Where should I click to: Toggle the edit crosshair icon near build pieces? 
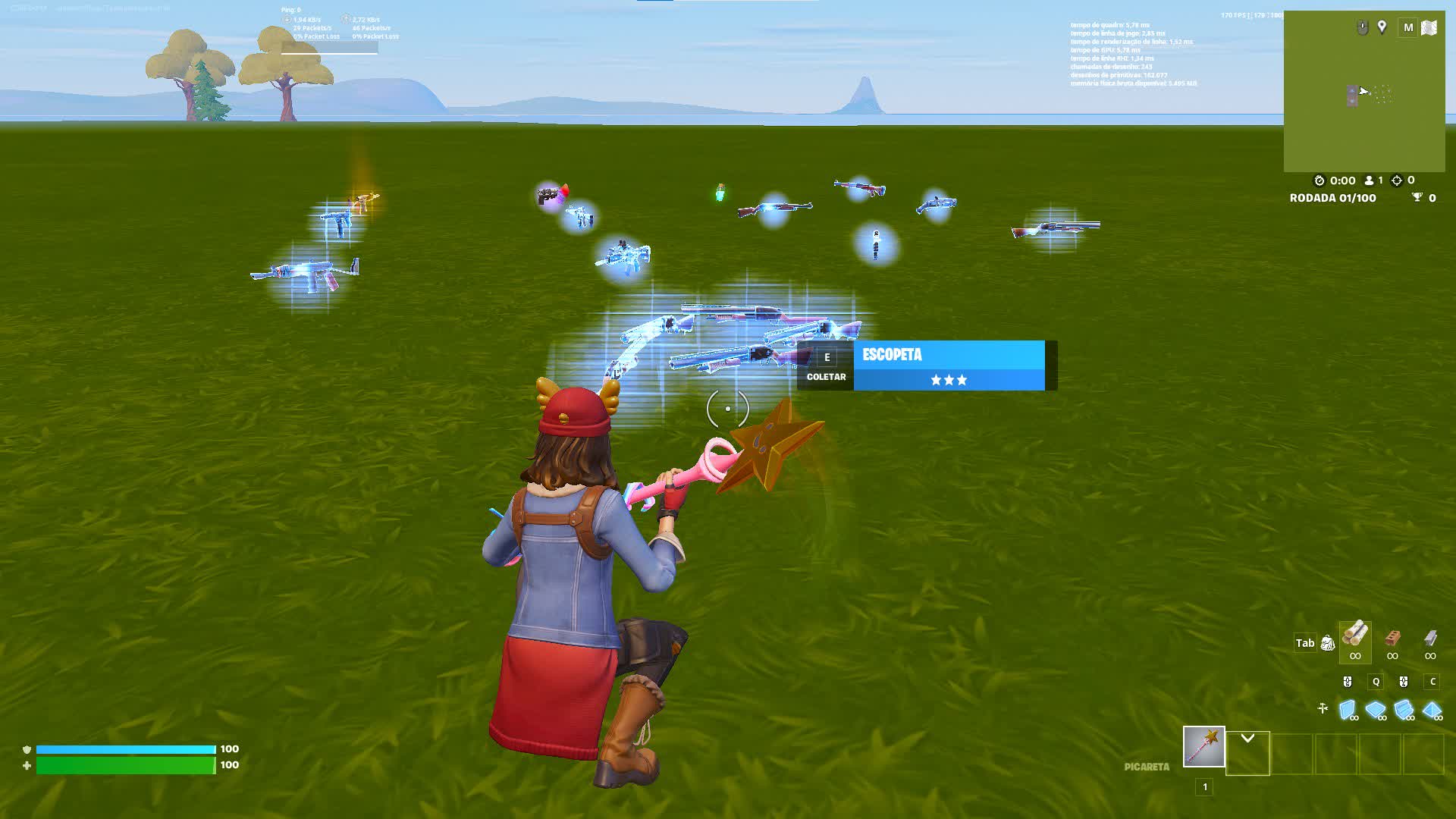[1322, 708]
